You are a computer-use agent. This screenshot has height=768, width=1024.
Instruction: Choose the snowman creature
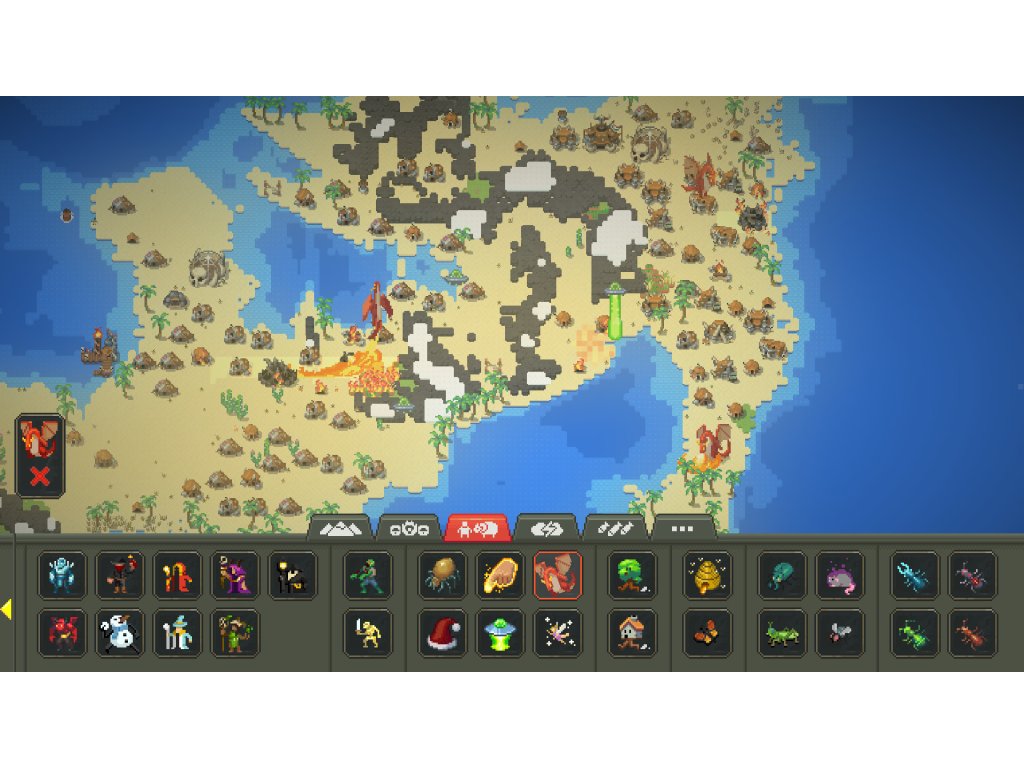tap(120, 633)
